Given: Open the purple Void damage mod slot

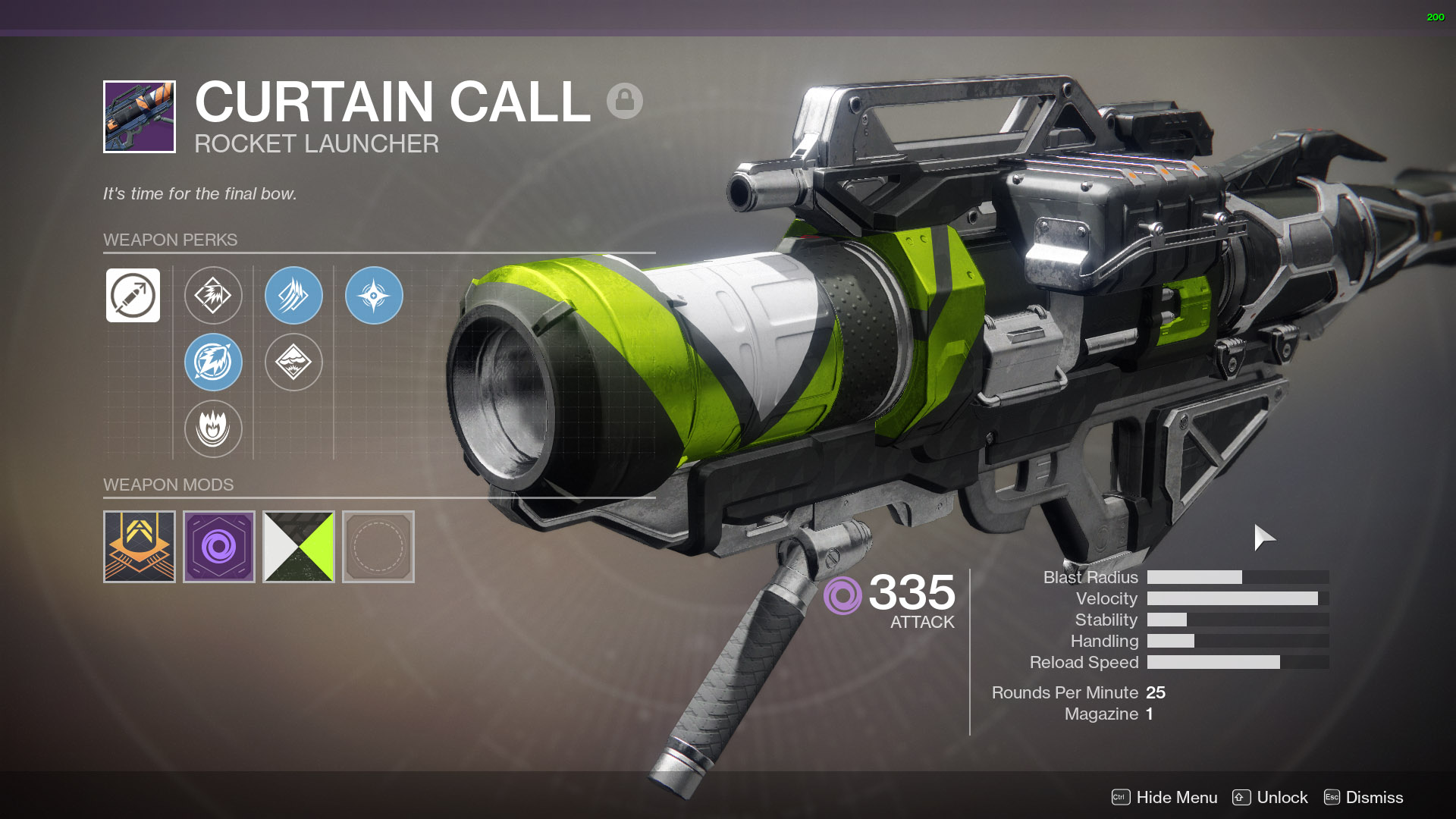Looking at the screenshot, I should tap(219, 547).
